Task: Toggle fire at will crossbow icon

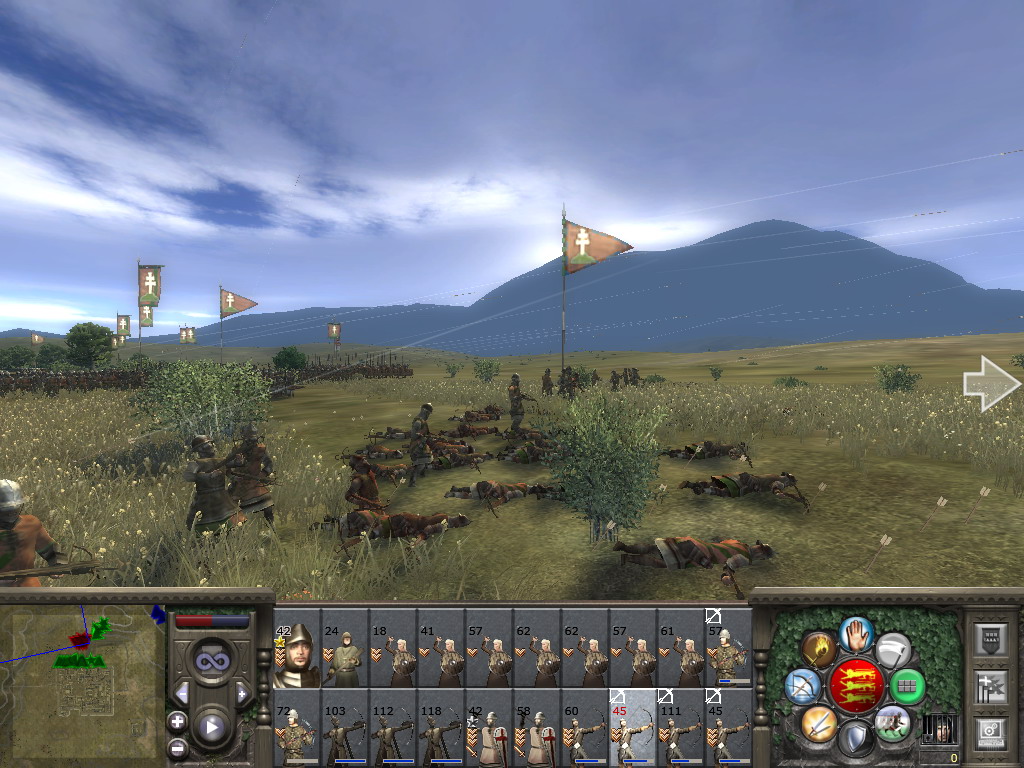Action: [802, 686]
